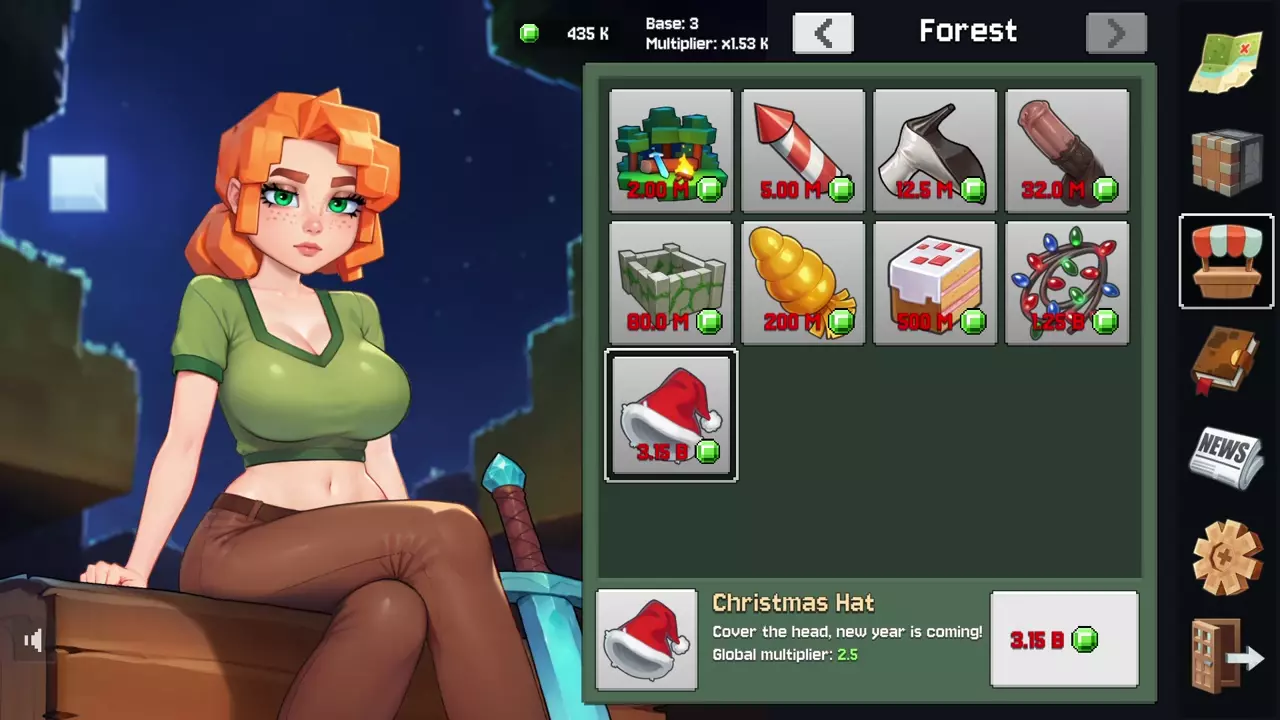Image resolution: width=1280 pixels, height=720 pixels.
Task: Pick the Christmas lights garland item
Action: [1067, 283]
